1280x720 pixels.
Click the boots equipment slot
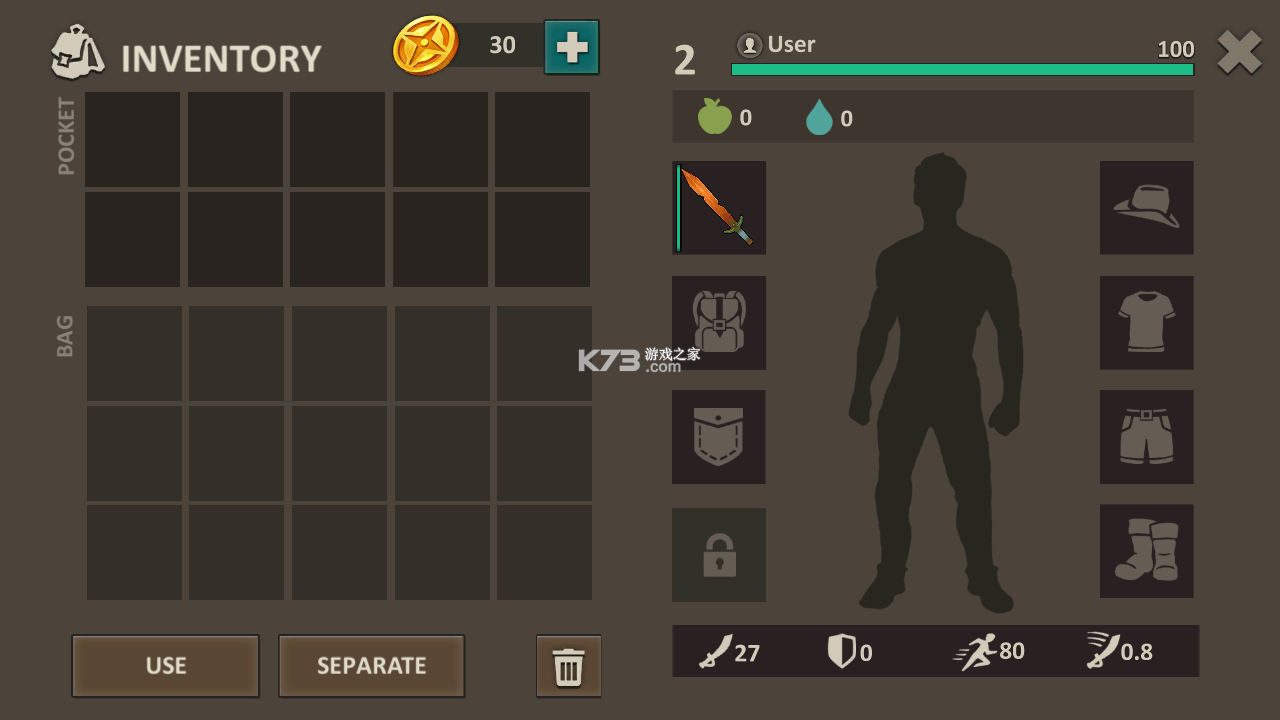[x=1146, y=551]
